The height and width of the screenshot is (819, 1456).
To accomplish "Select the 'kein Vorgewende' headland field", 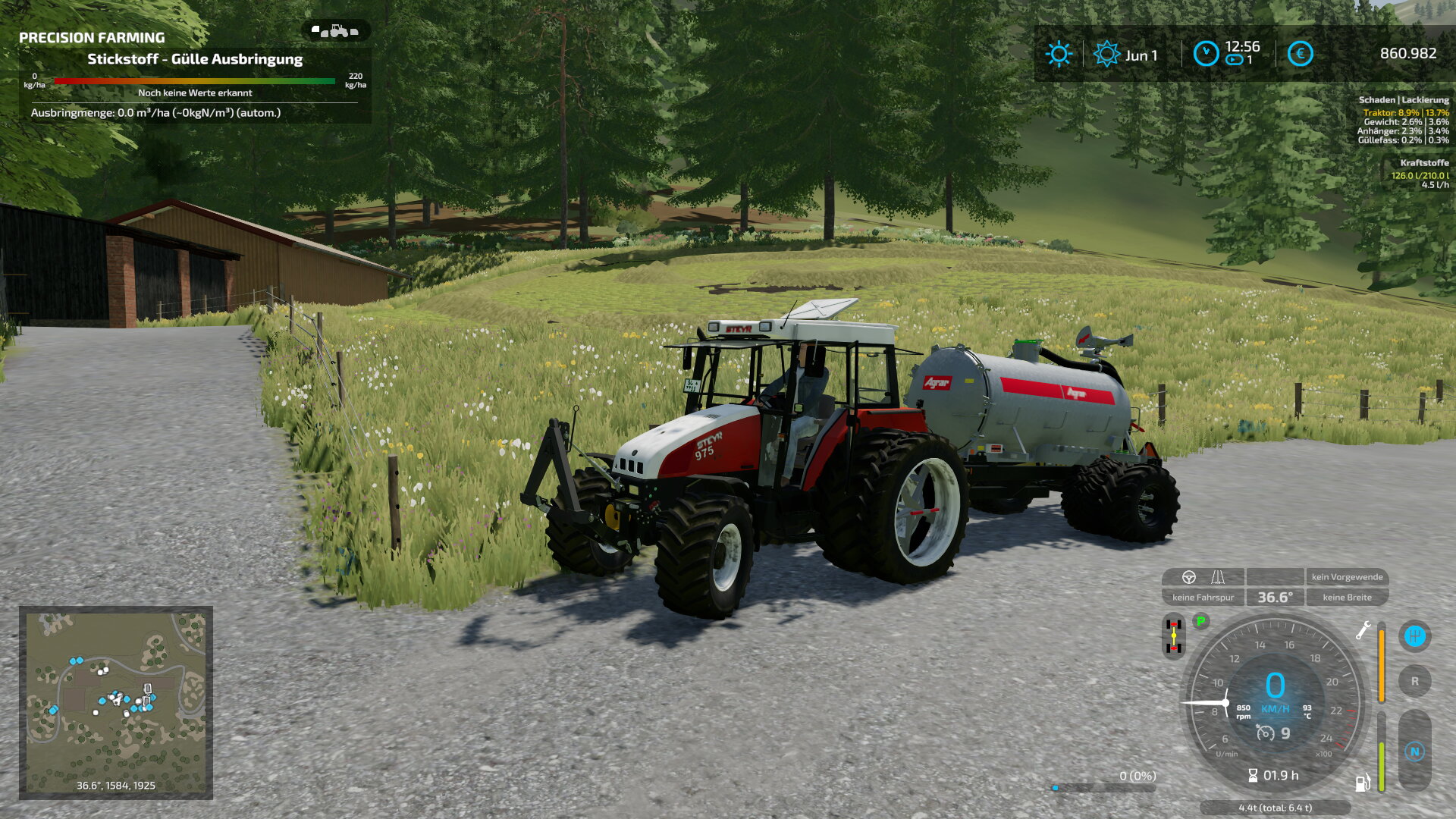I will (x=1347, y=577).
